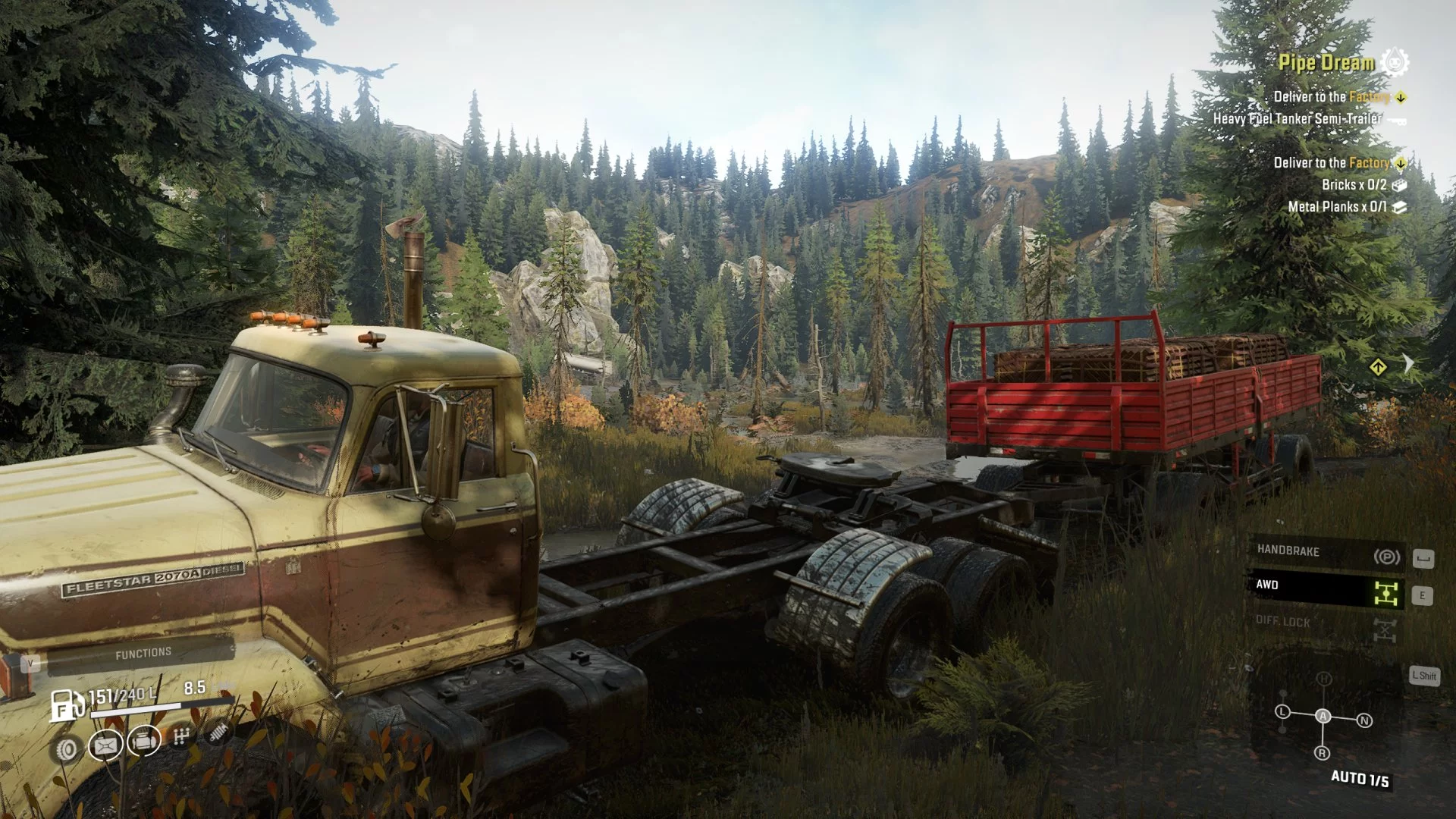The image size is (1456, 819).
Task: Open the vehicle Functions menu
Action: click(143, 654)
